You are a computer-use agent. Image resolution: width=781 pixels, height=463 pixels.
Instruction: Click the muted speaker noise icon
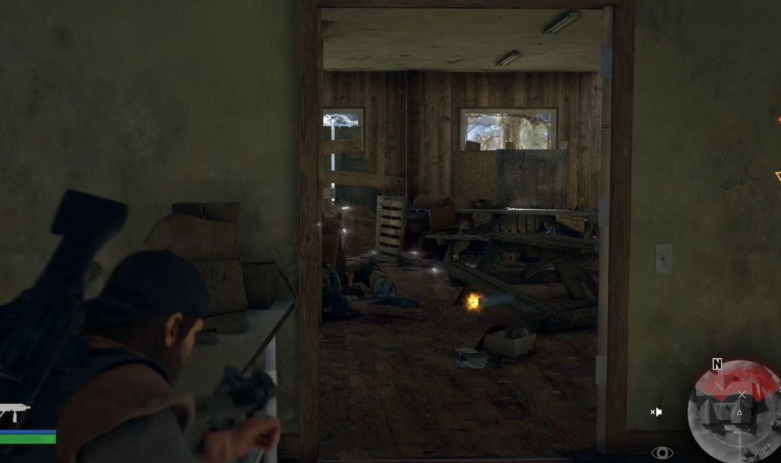click(656, 412)
